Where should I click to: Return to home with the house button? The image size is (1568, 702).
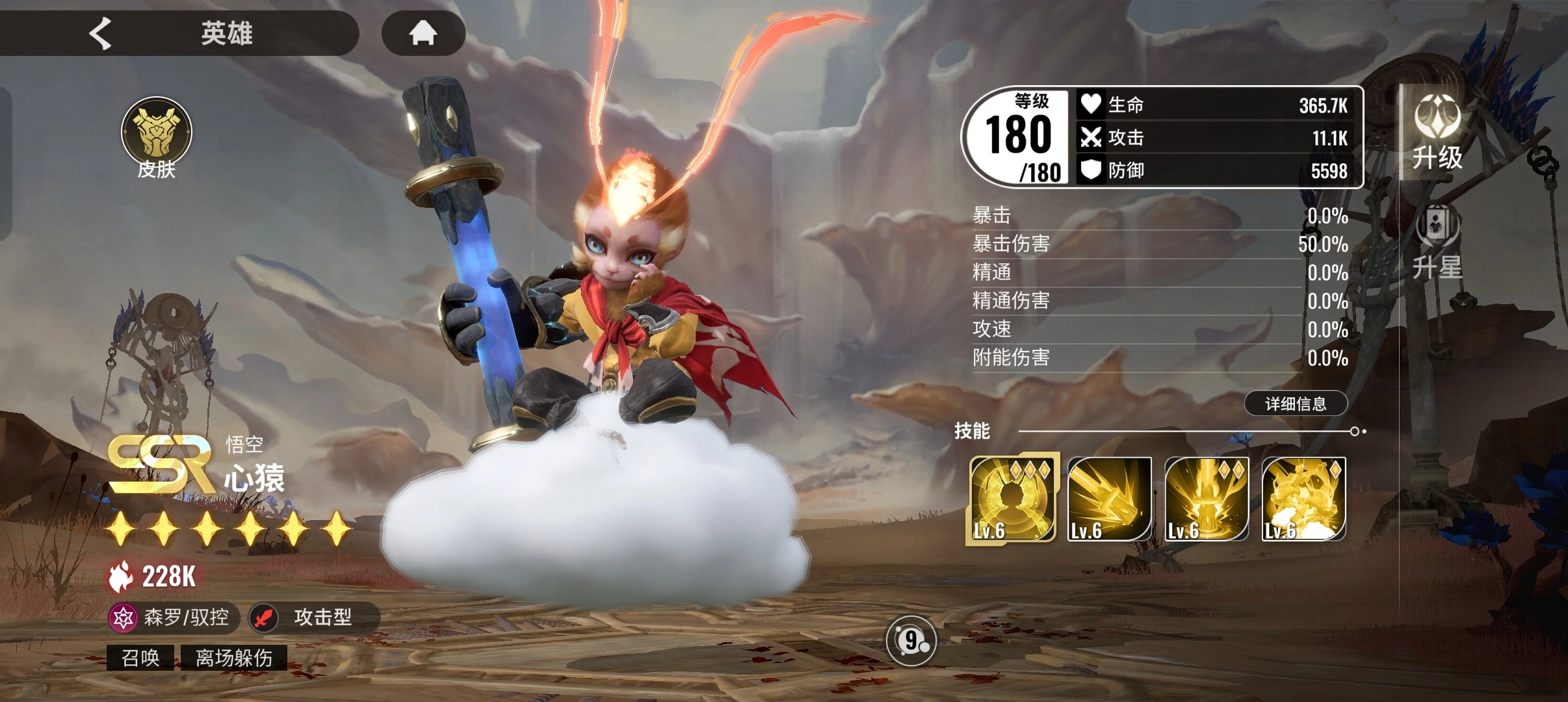[x=423, y=32]
